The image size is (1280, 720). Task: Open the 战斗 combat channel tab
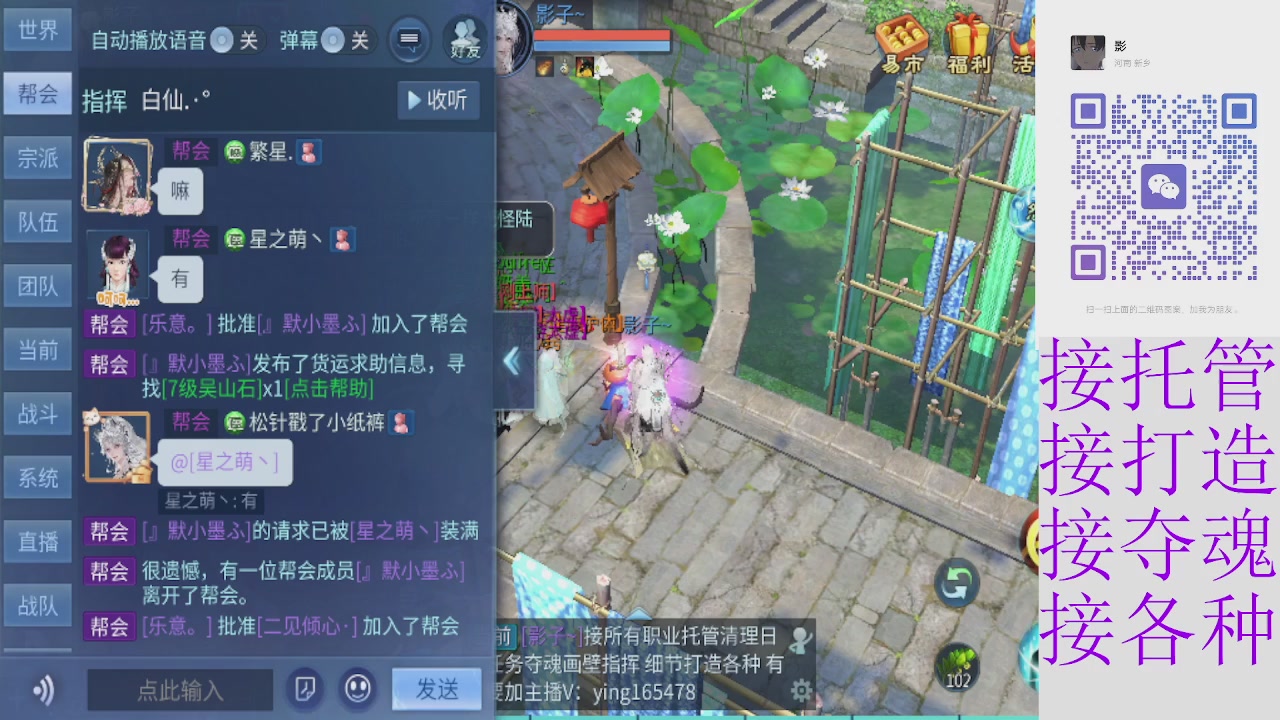pyautogui.click(x=37, y=414)
